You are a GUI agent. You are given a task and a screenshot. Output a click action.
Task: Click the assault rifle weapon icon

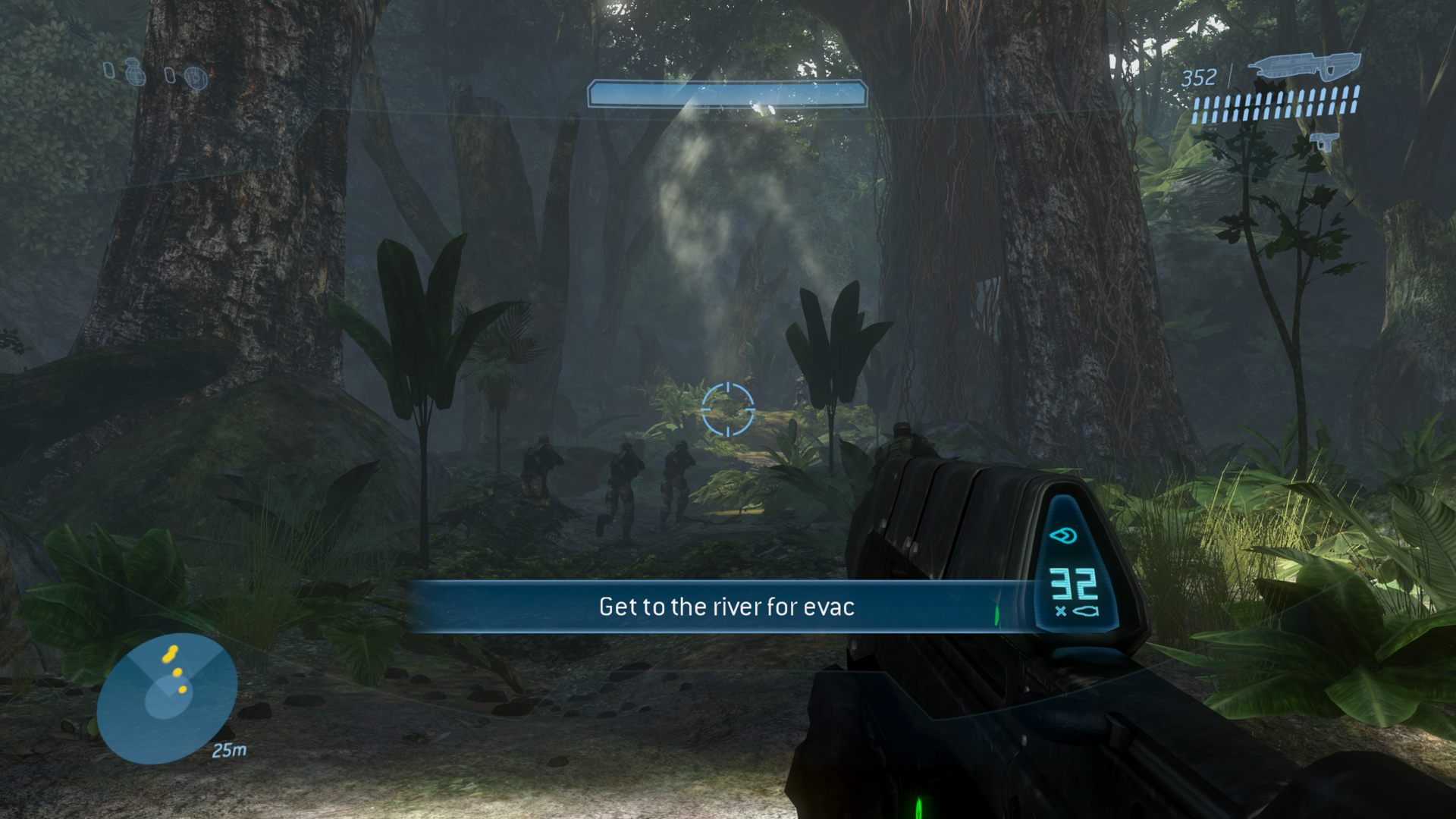point(1304,67)
